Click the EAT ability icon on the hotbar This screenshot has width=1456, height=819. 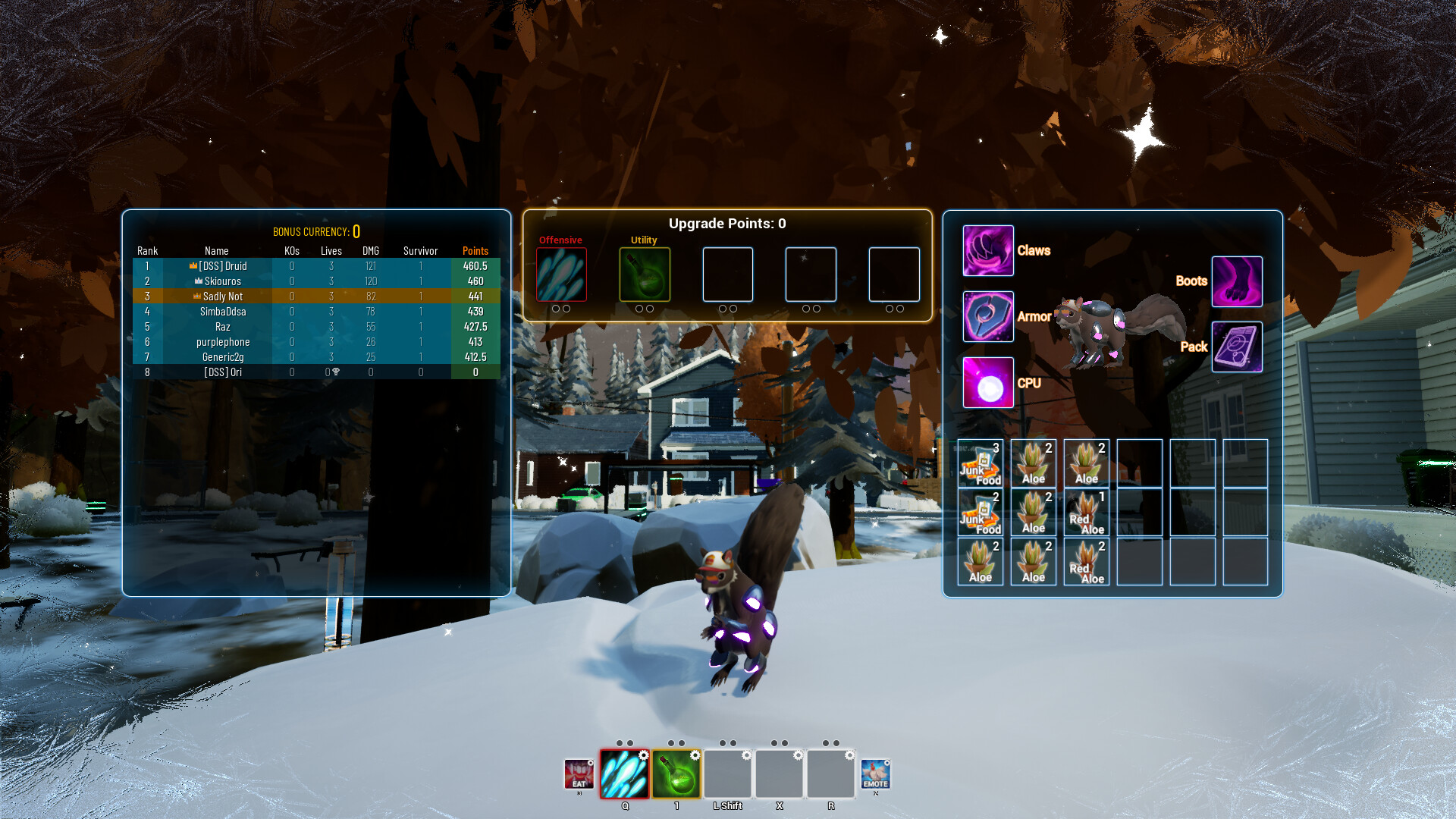[579, 775]
